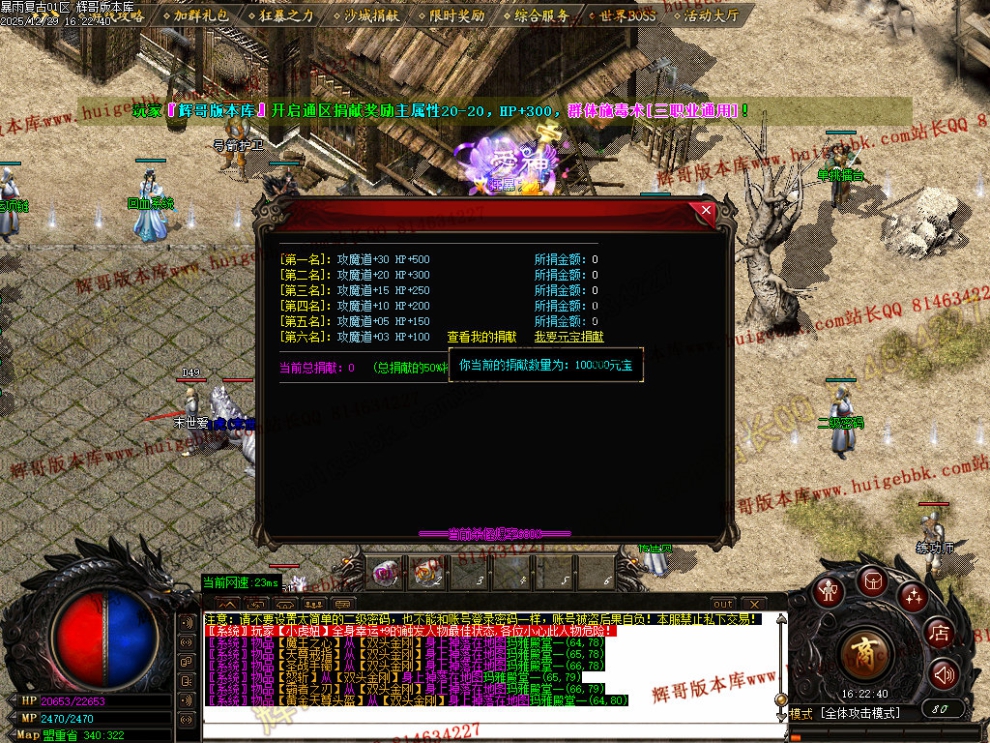Open the skills sparkle icon
The height and width of the screenshot is (743, 990).
[911, 597]
